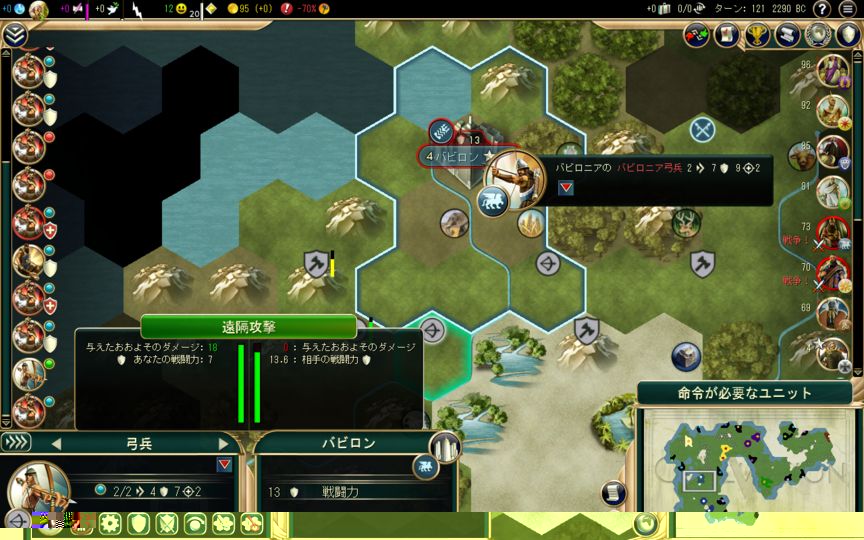
Task: Open the main menu hamburger button
Action: point(848,9)
